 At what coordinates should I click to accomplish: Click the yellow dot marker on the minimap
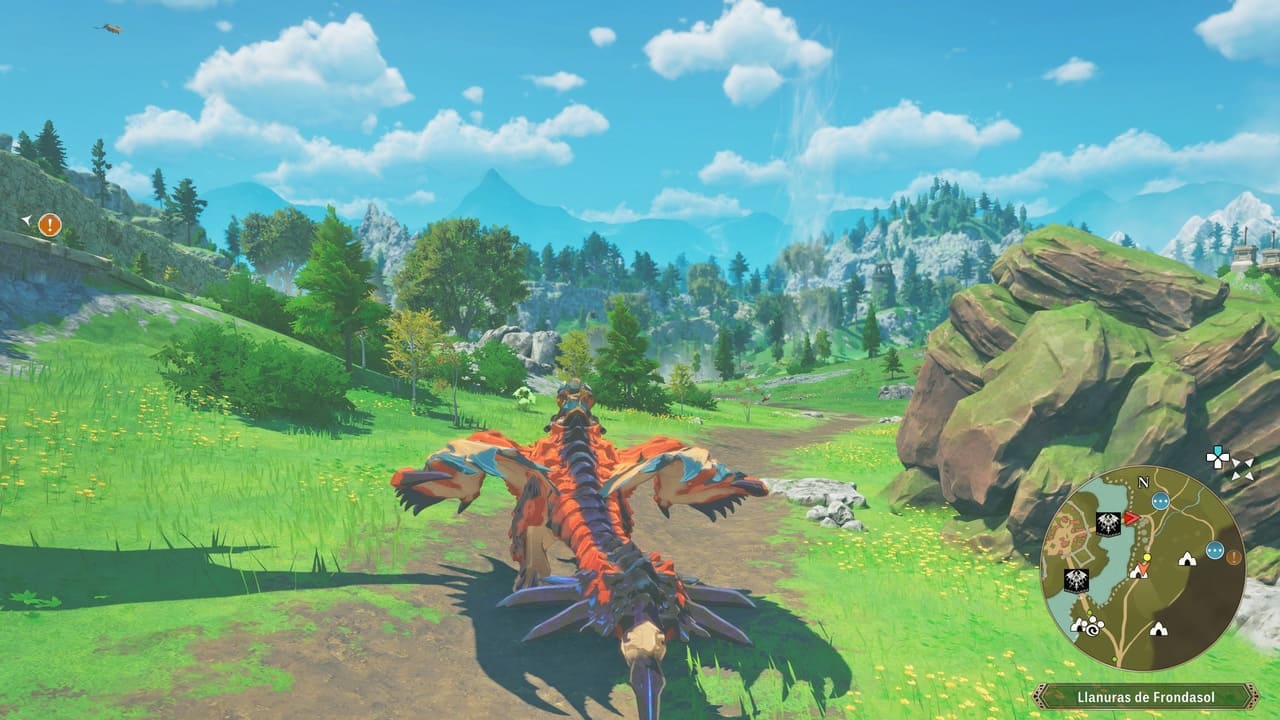coord(1147,558)
